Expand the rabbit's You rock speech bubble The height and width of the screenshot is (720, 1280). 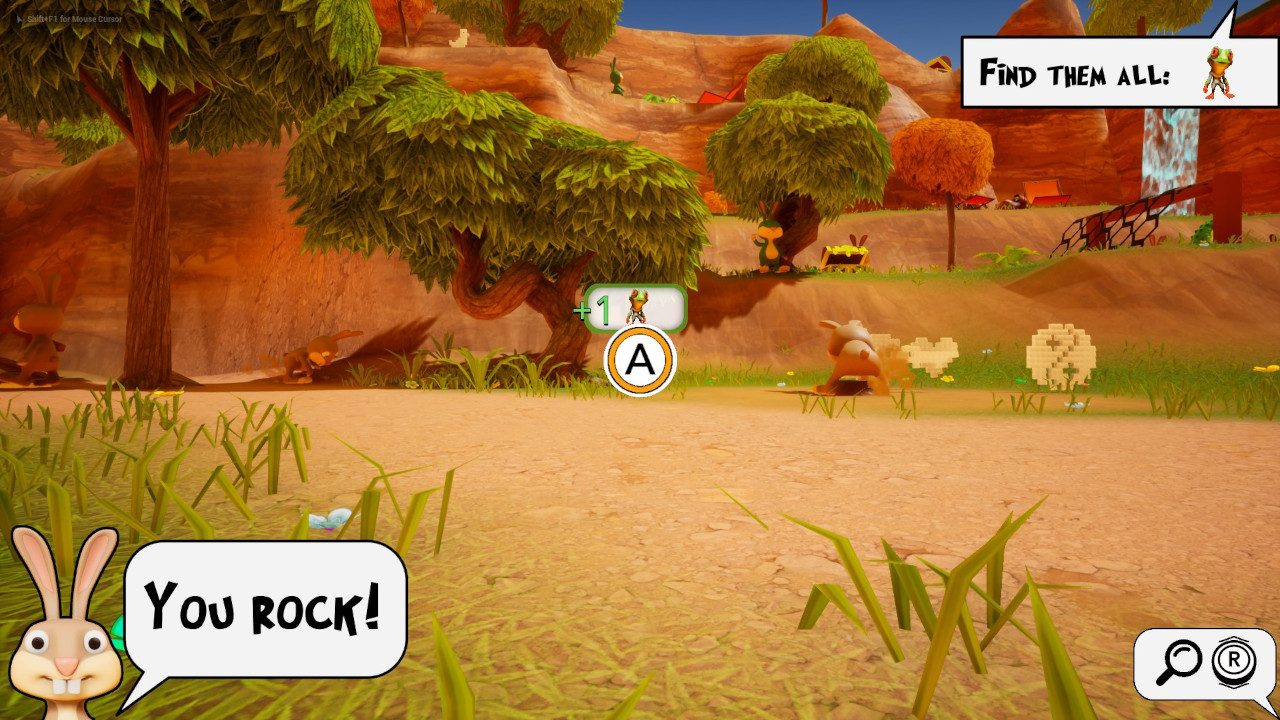coord(262,610)
